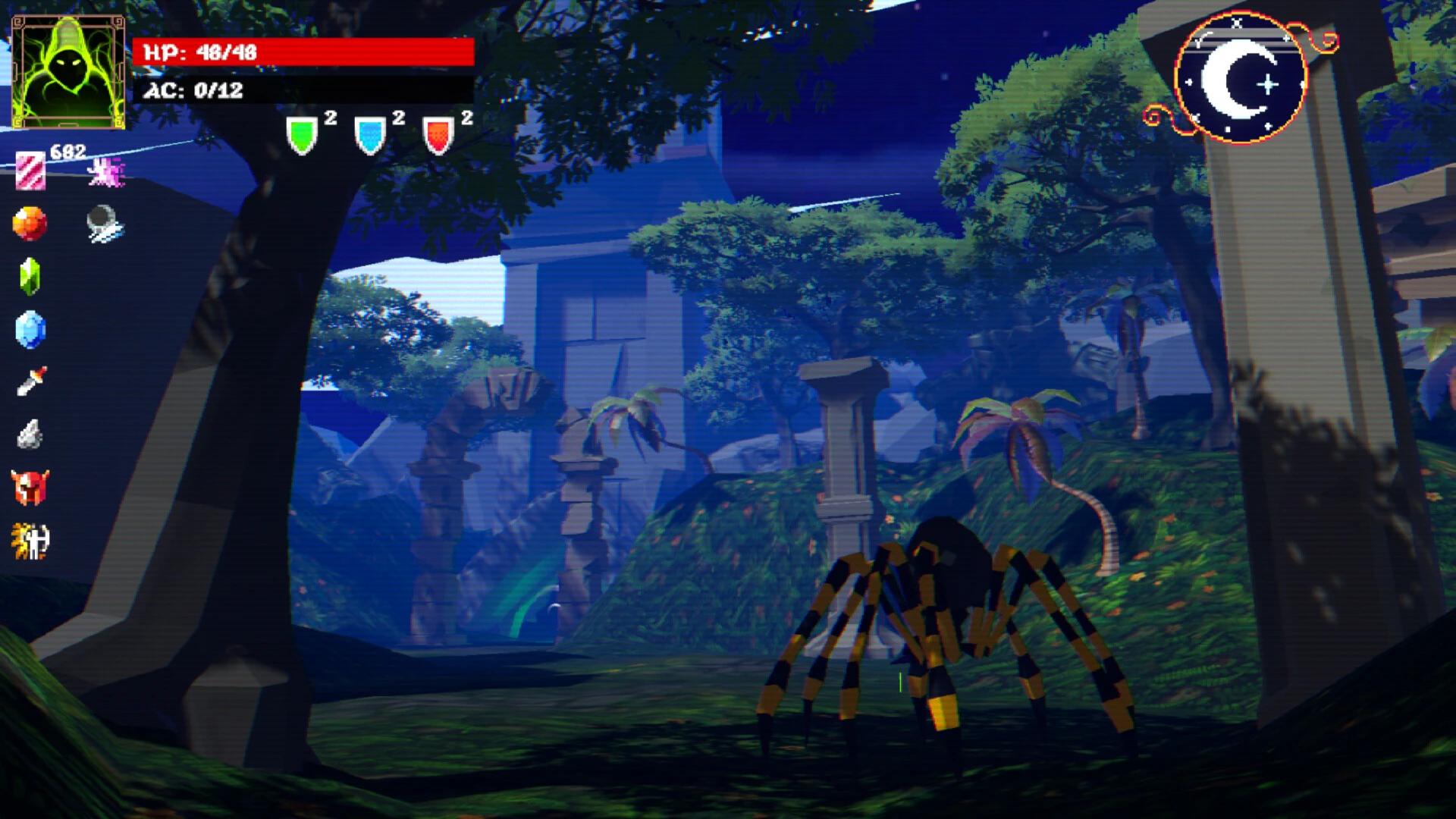
Task: Select the green crystal item
Action: [x=30, y=276]
